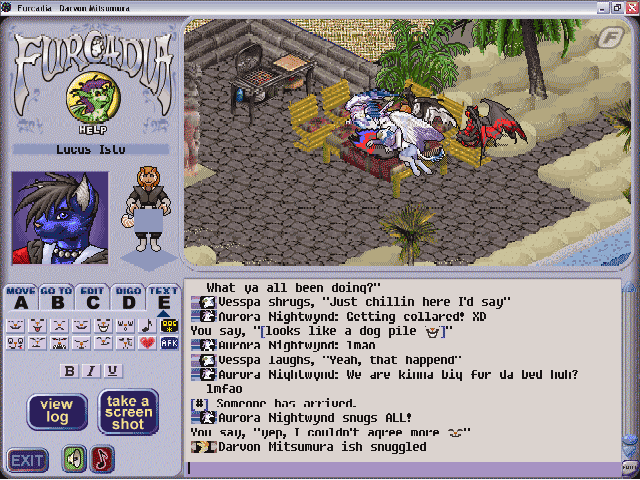Click the OOC emote button

(168, 325)
